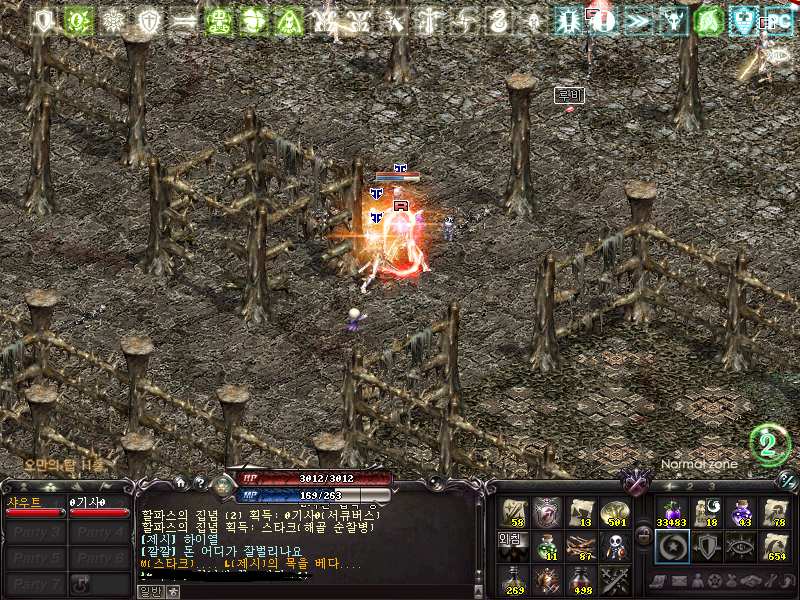Click the green number 2 round indicator
This screenshot has width=800, height=600.
tap(770, 446)
